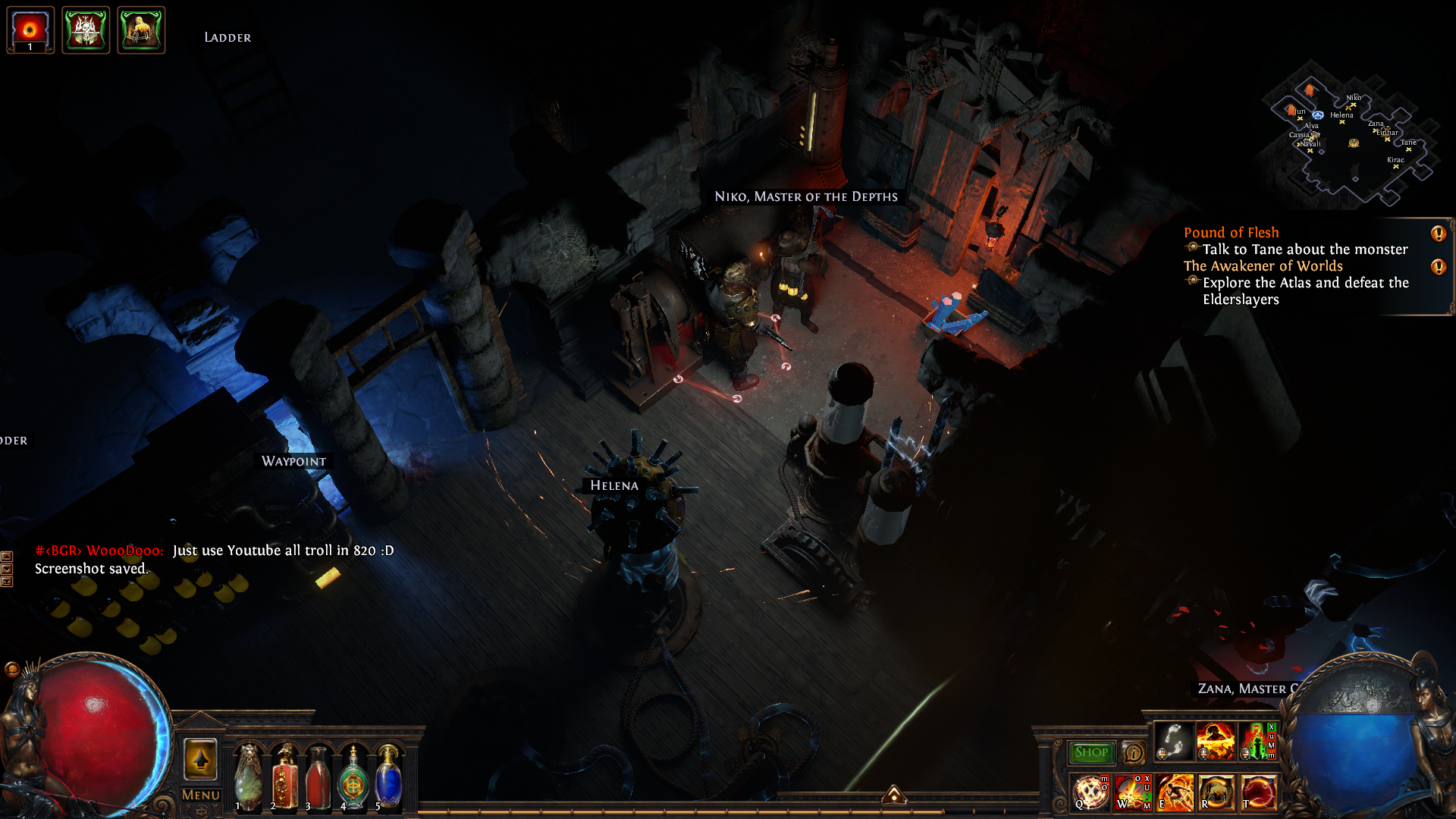1456x819 pixels.
Task: Select the green glowing figure skill
Action: click(1257, 741)
